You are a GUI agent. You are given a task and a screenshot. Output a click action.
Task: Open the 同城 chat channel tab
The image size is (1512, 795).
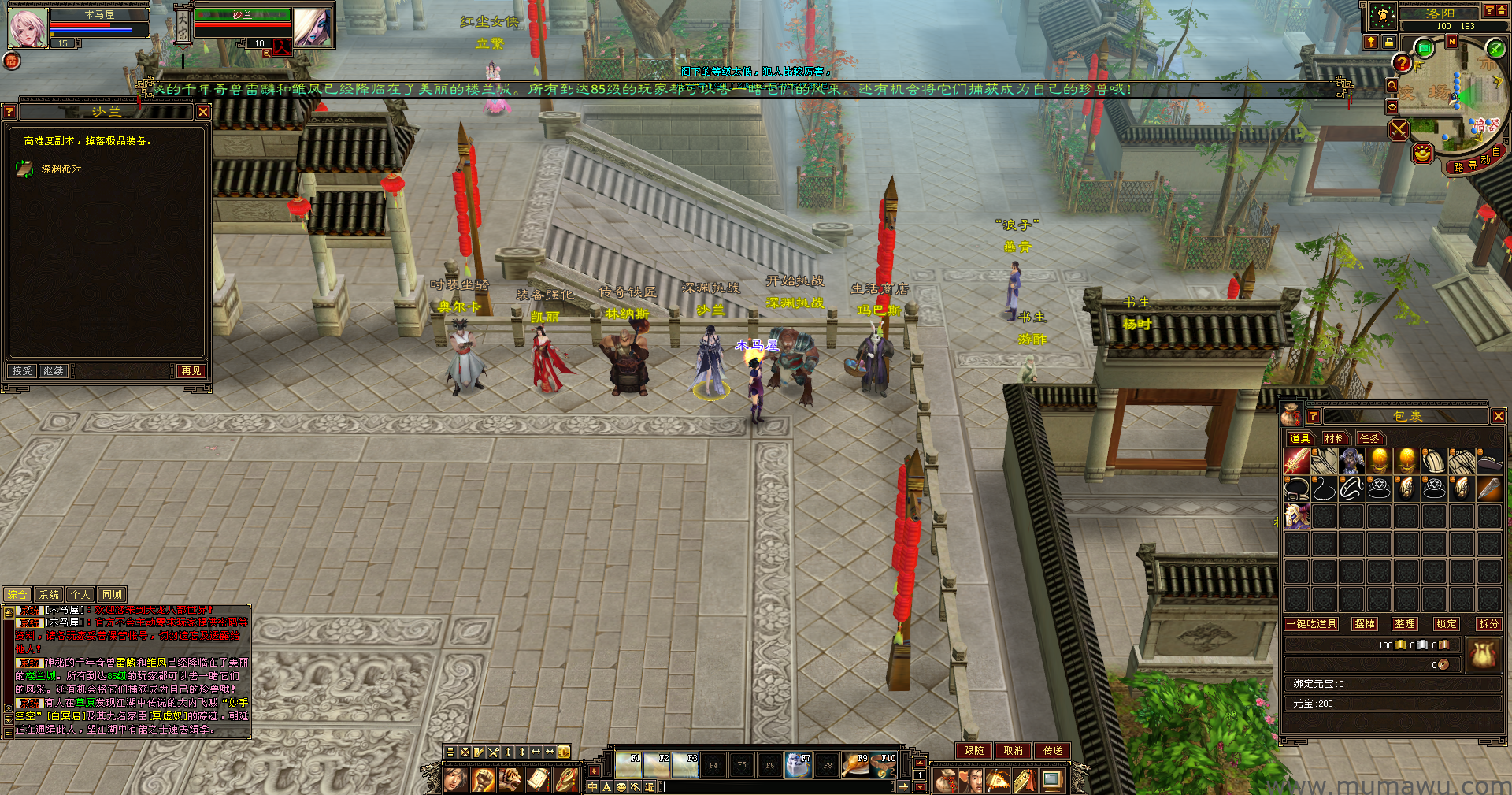pos(112,595)
